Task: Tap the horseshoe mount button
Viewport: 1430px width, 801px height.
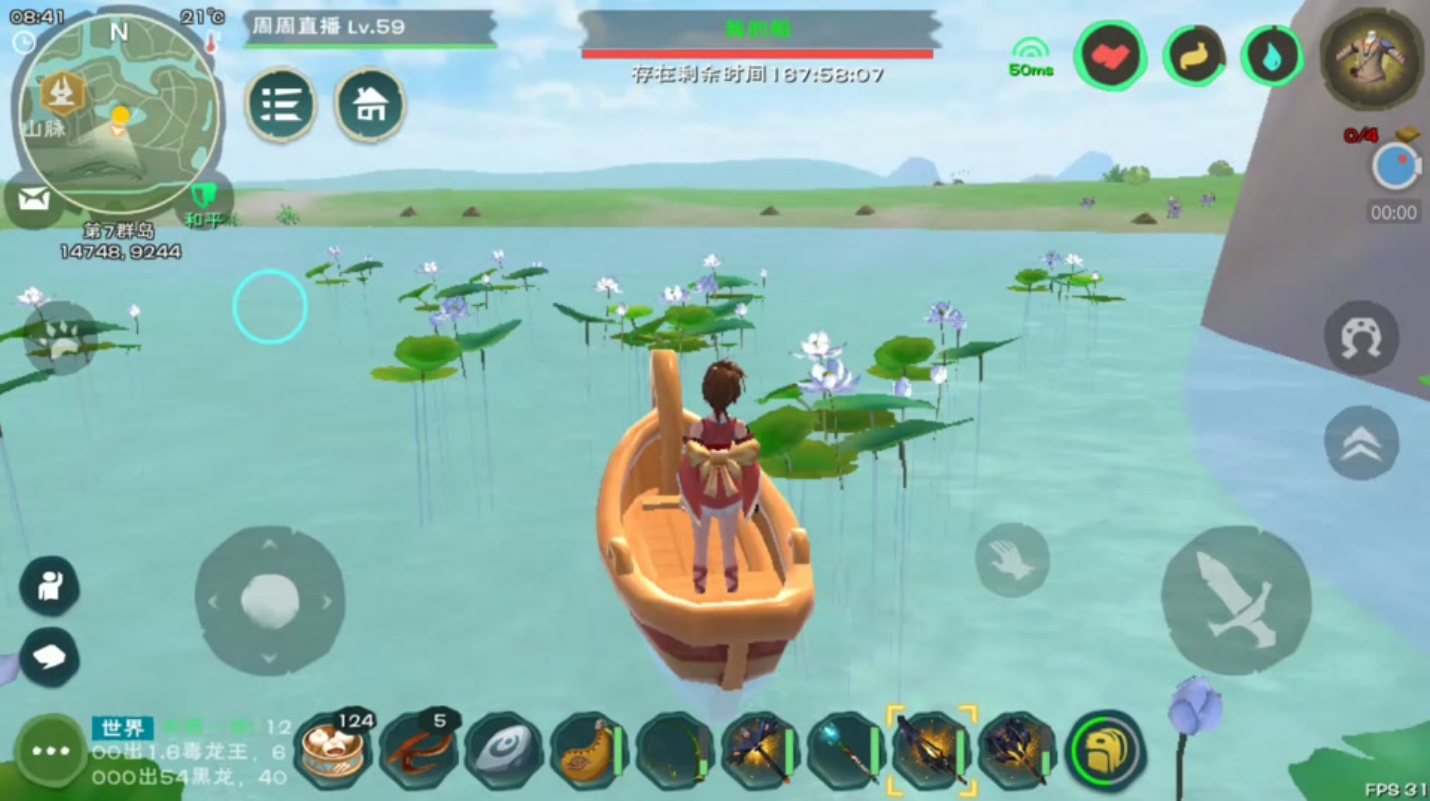Action: pyautogui.click(x=1361, y=338)
